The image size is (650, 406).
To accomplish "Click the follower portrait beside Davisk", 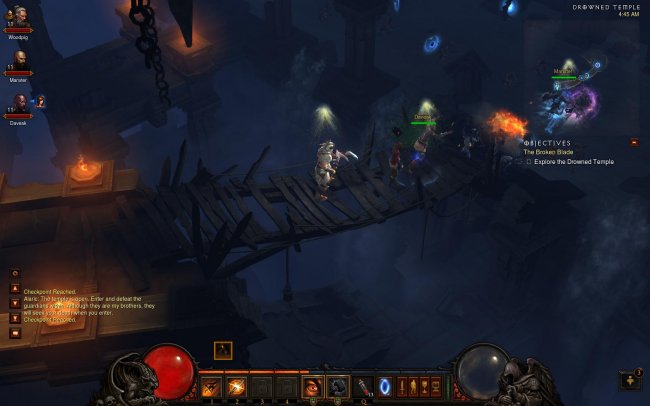I will [41, 101].
